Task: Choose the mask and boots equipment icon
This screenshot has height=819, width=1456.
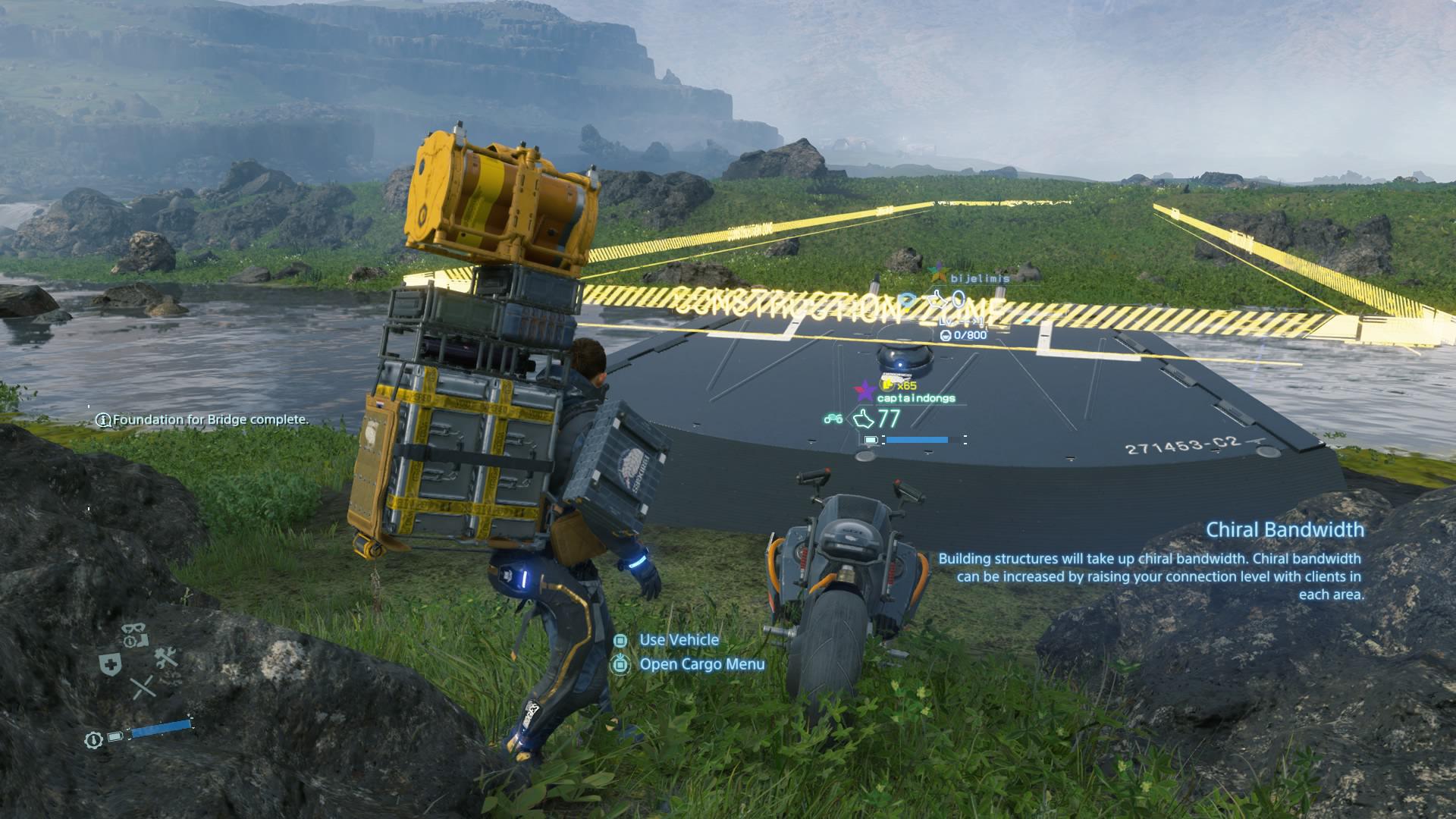Action: (136, 635)
